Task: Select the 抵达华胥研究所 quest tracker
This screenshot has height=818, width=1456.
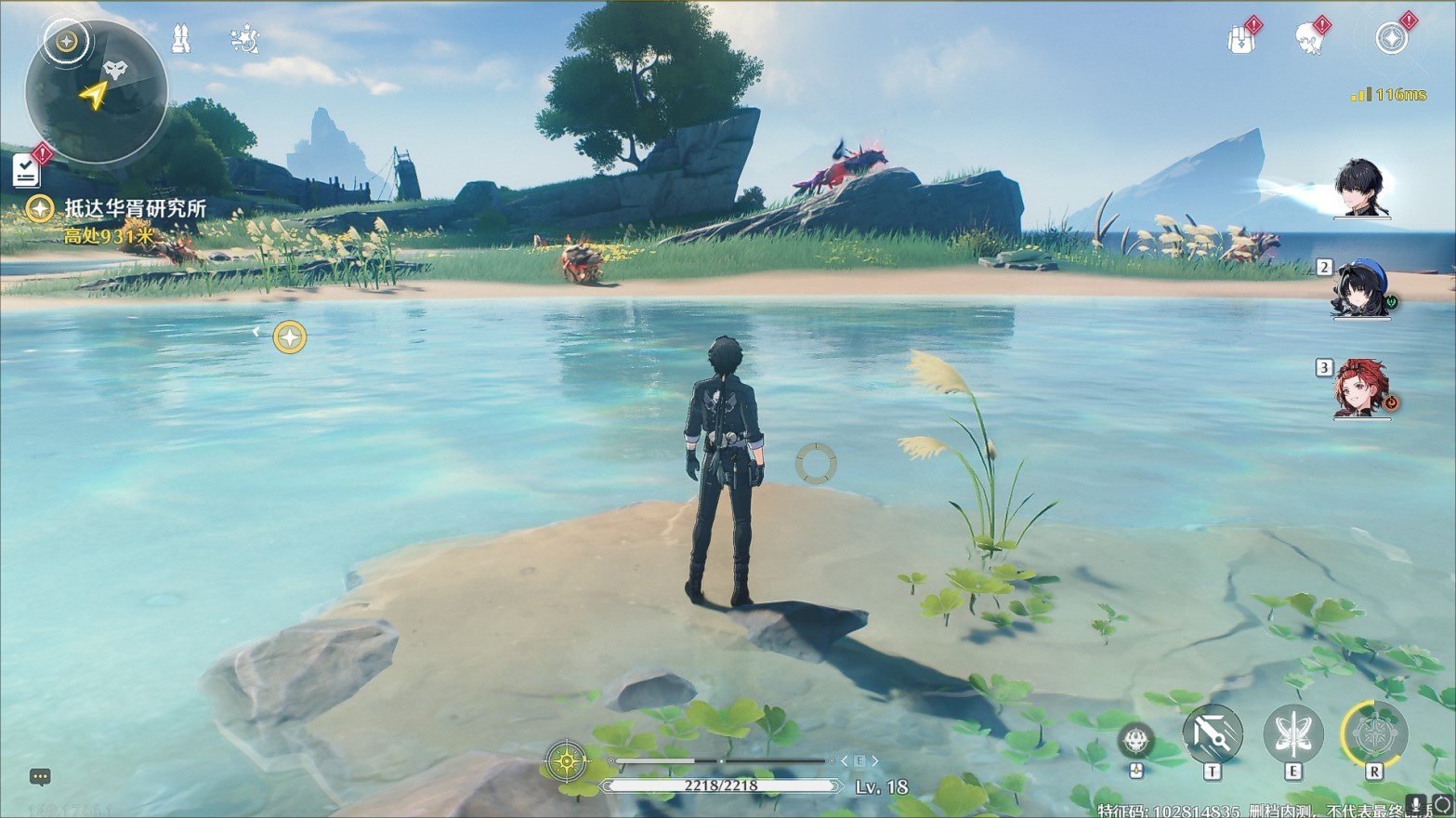Action: click(x=135, y=208)
